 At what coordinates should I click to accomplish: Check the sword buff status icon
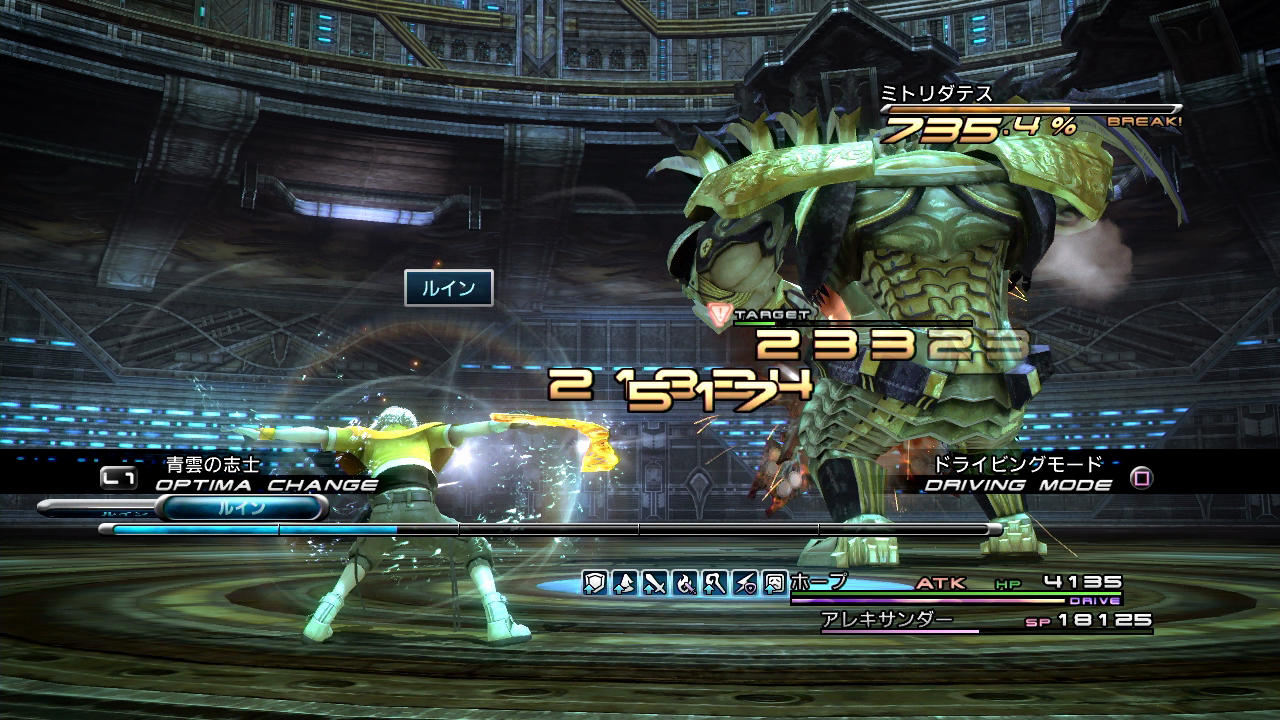[655, 582]
